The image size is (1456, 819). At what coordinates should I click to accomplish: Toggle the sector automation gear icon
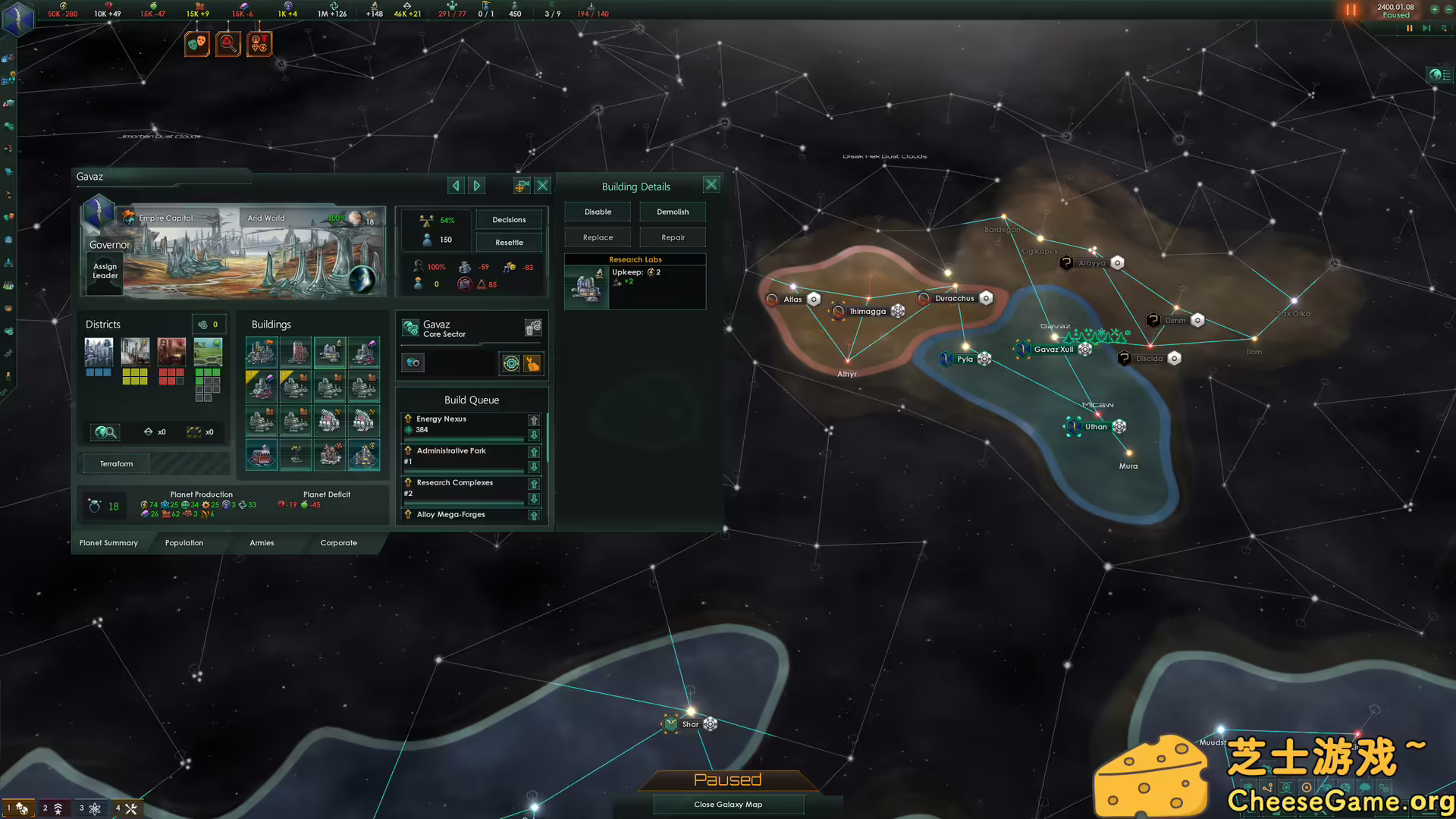pos(511,363)
